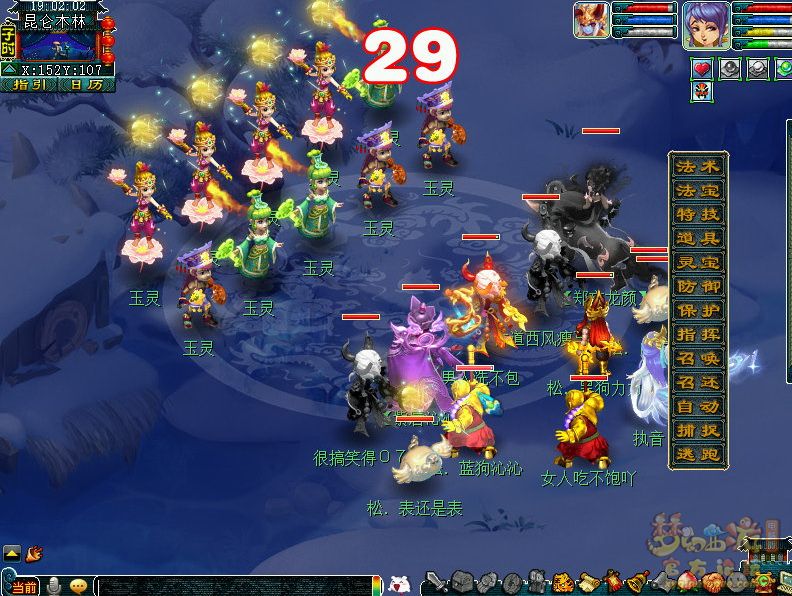Select the red heart status icon

tap(702, 68)
